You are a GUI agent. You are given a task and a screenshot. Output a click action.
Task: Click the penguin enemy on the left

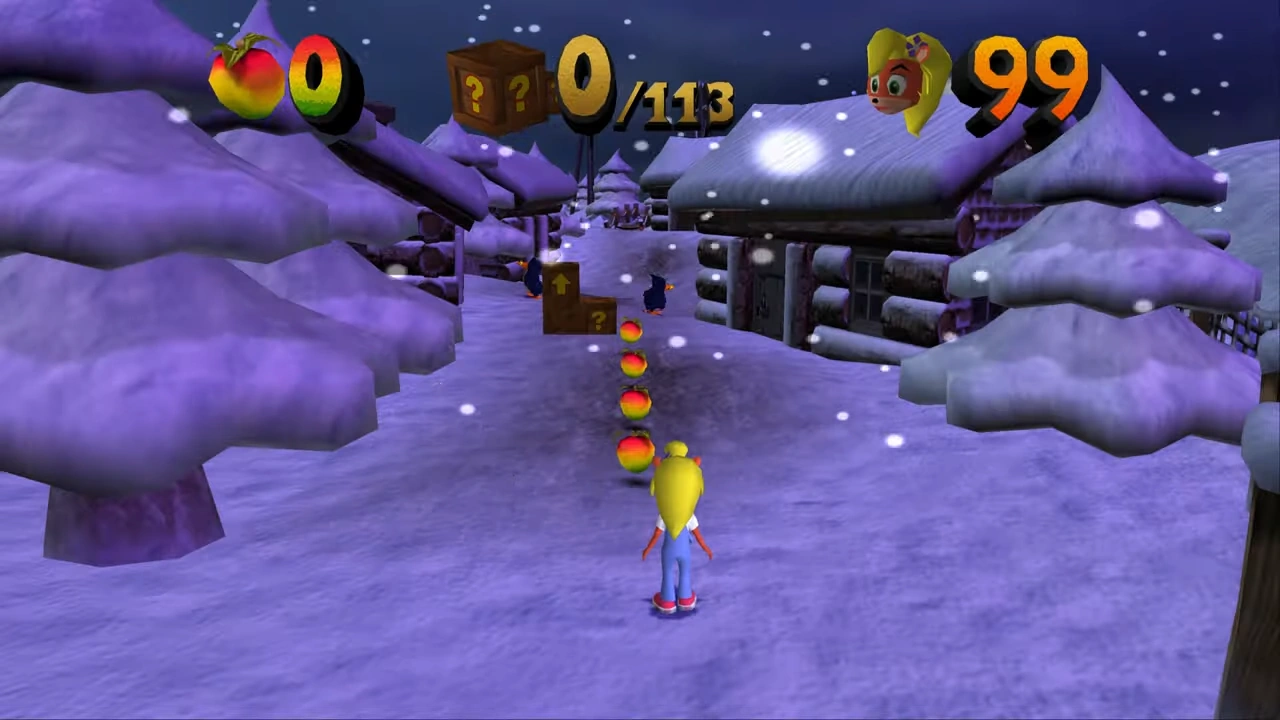(x=533, y=275)
